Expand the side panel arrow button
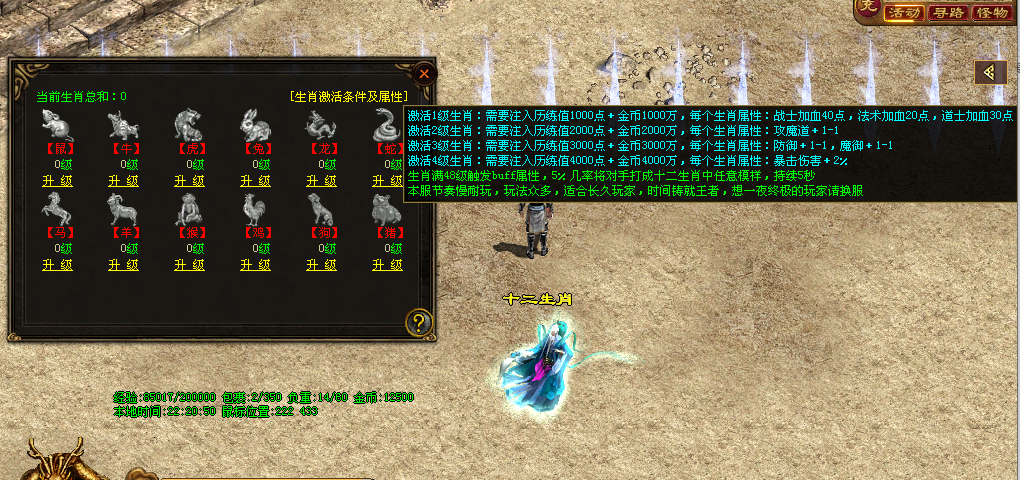 tap(990, 73)
